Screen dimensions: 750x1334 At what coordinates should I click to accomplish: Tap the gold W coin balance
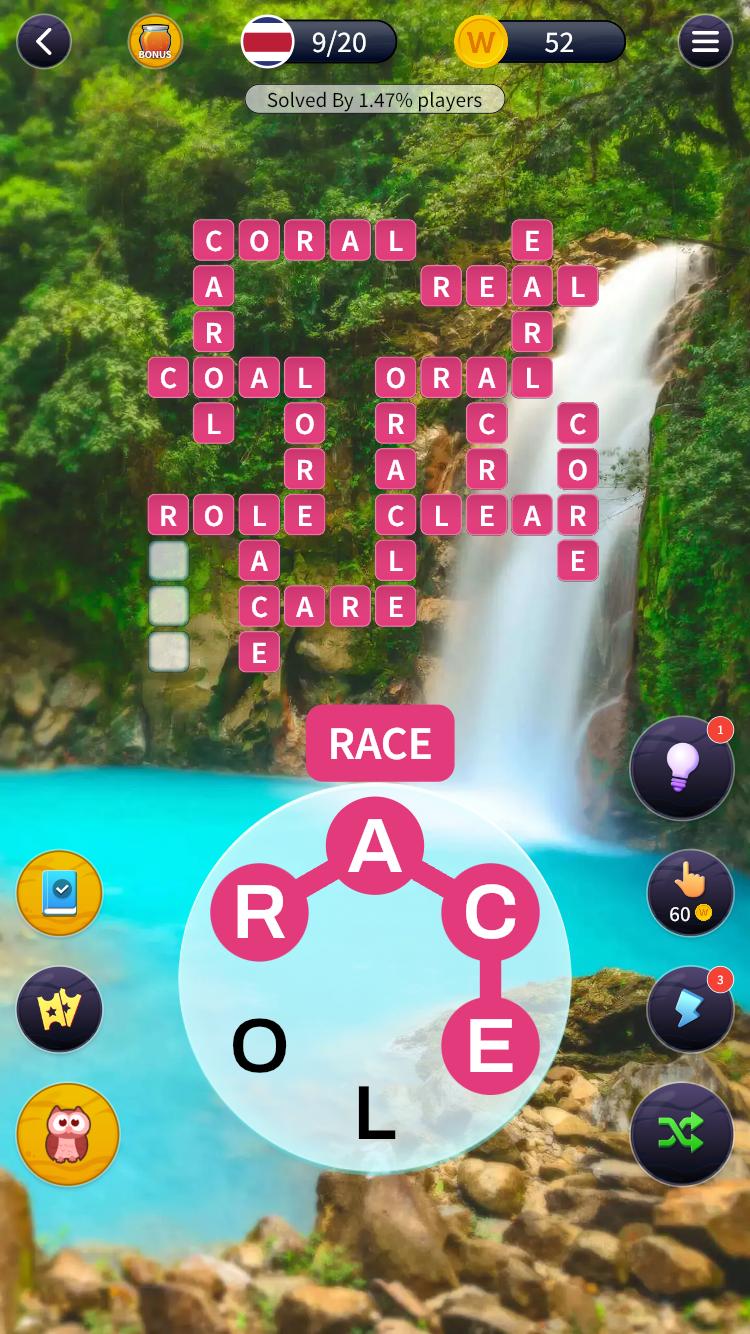(481, 42)
